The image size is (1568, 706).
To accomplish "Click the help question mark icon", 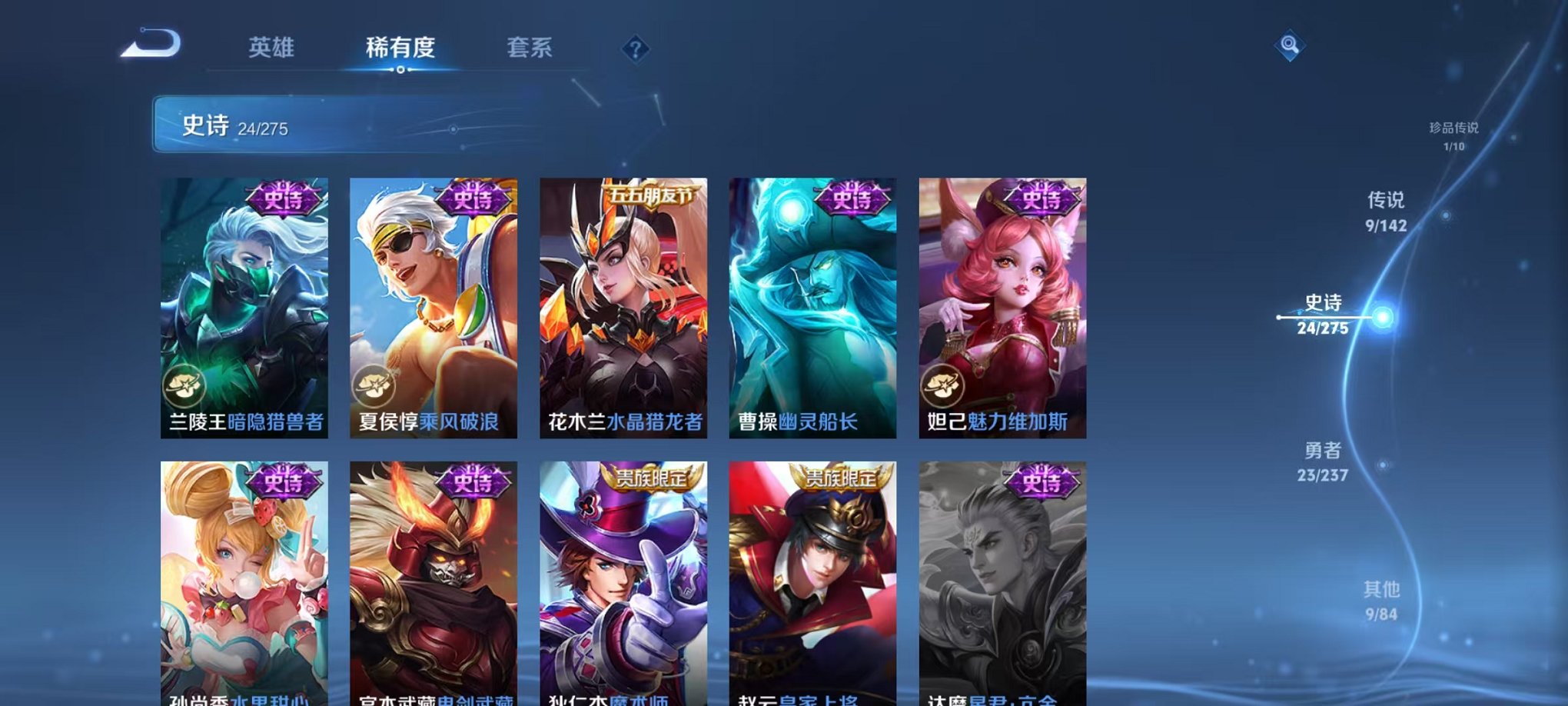I will 635,49.
